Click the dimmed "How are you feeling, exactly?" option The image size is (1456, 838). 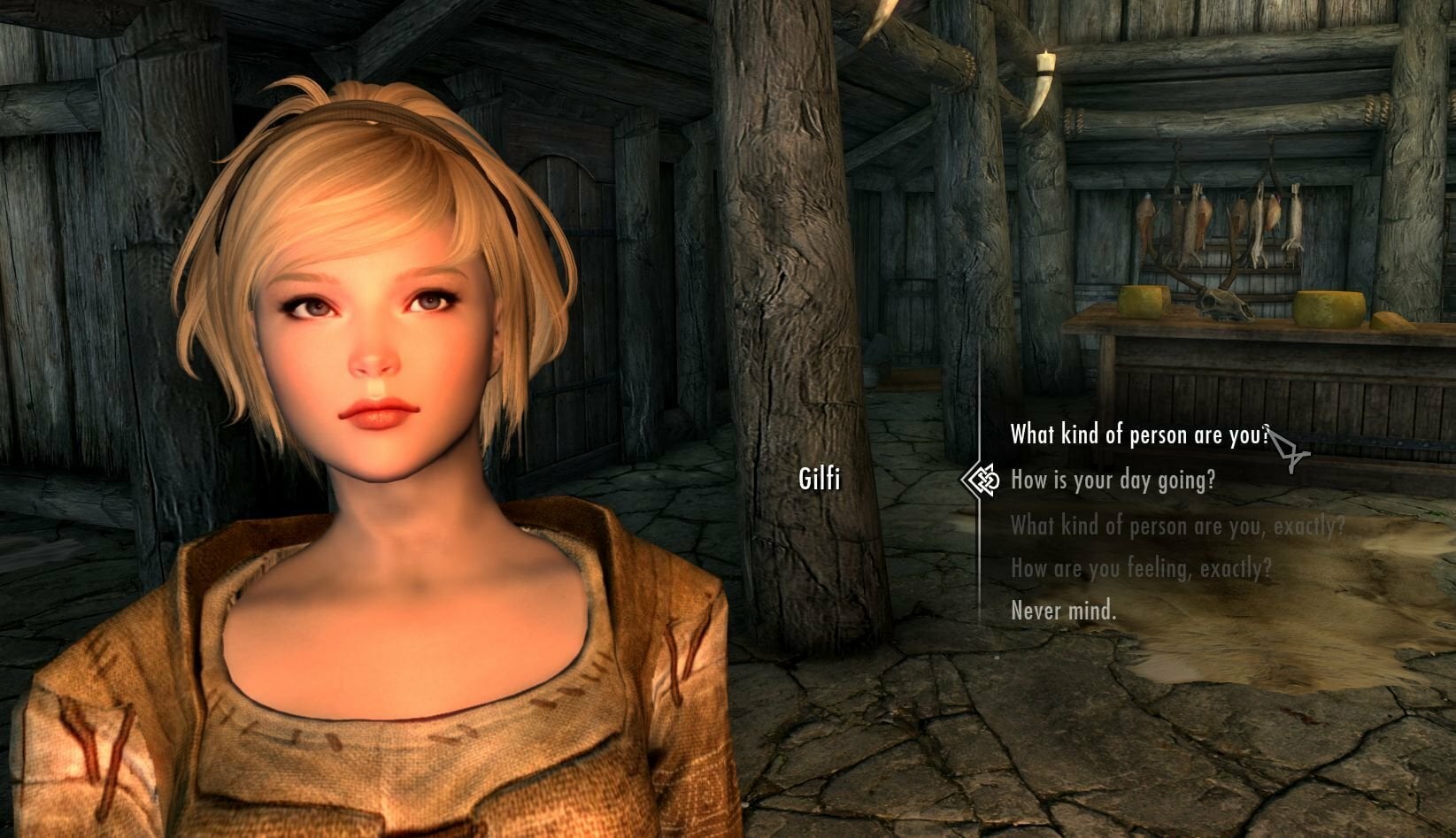[x=1141, y=567]
